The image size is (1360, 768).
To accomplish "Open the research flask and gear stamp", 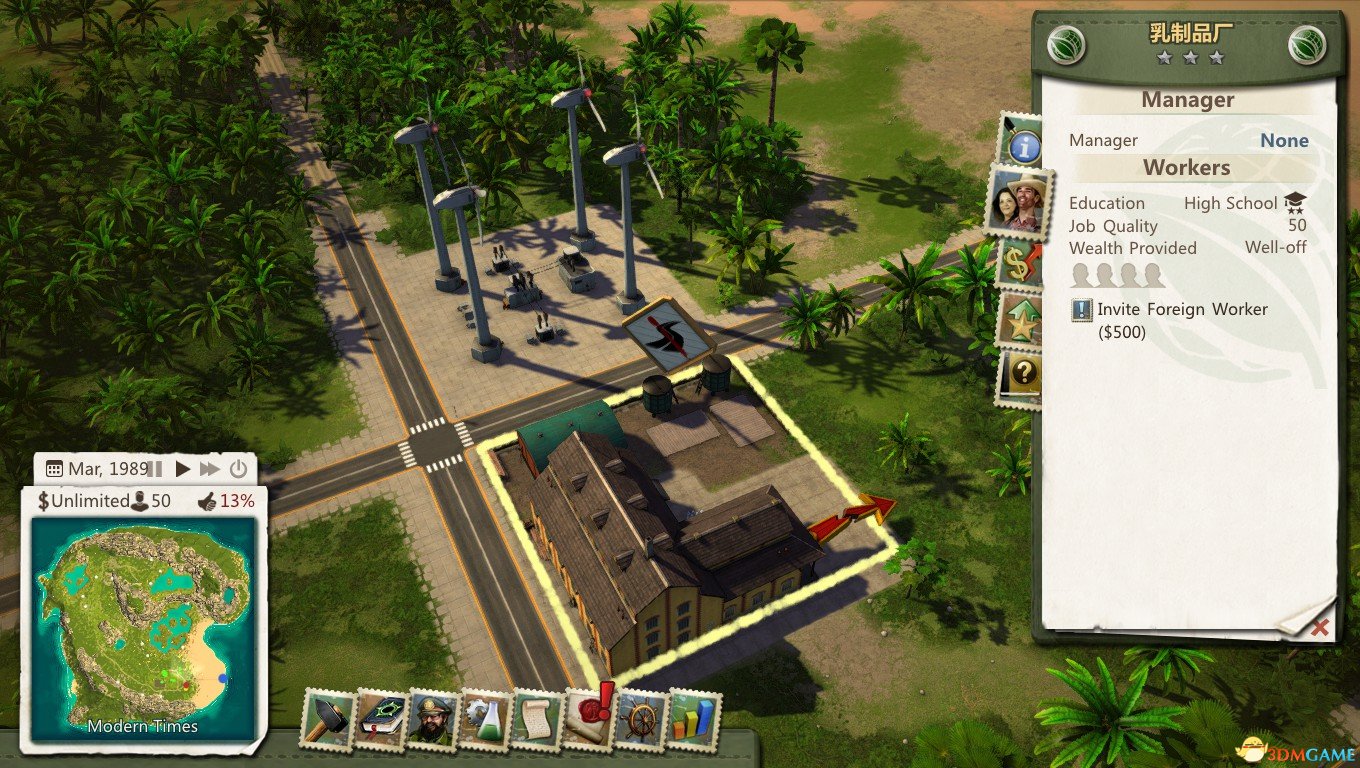I will [x=486, y=719].
